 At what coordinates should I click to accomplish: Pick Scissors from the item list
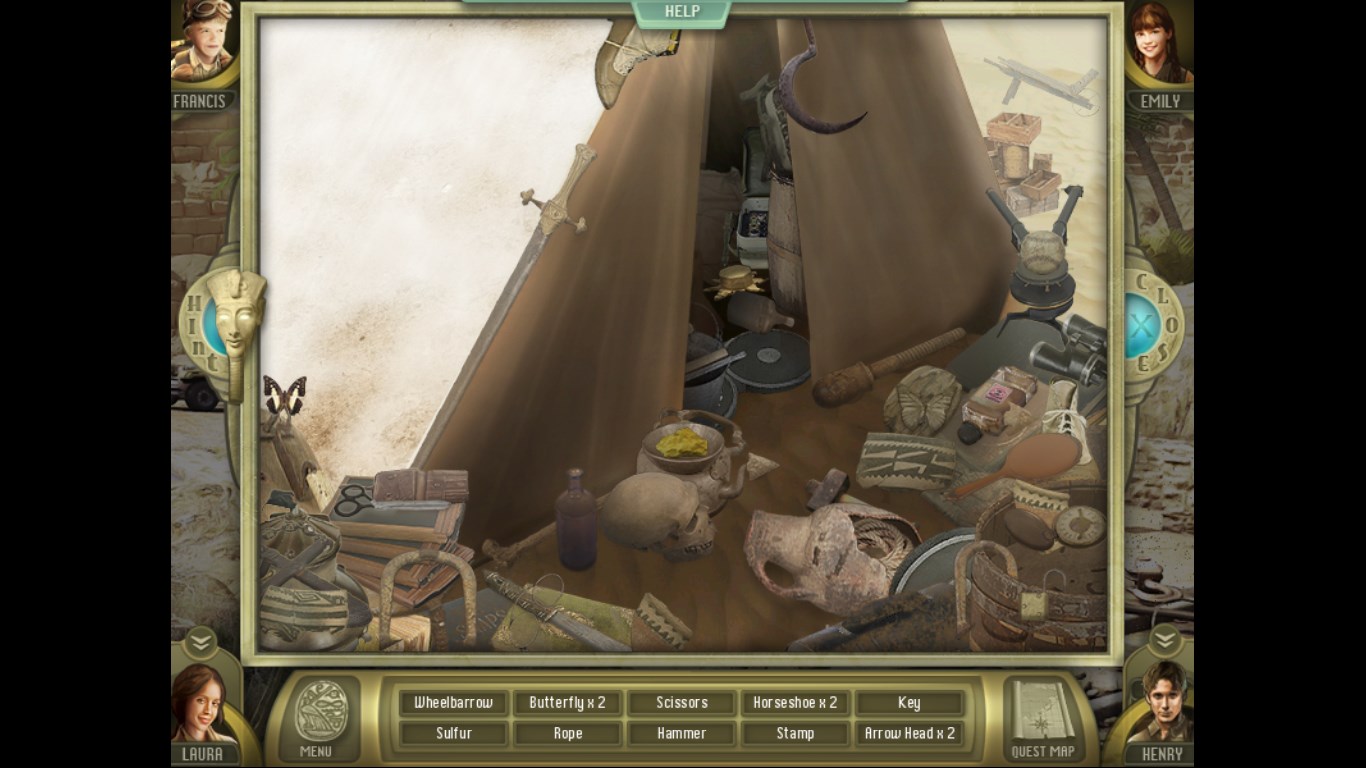click(682, 703)
